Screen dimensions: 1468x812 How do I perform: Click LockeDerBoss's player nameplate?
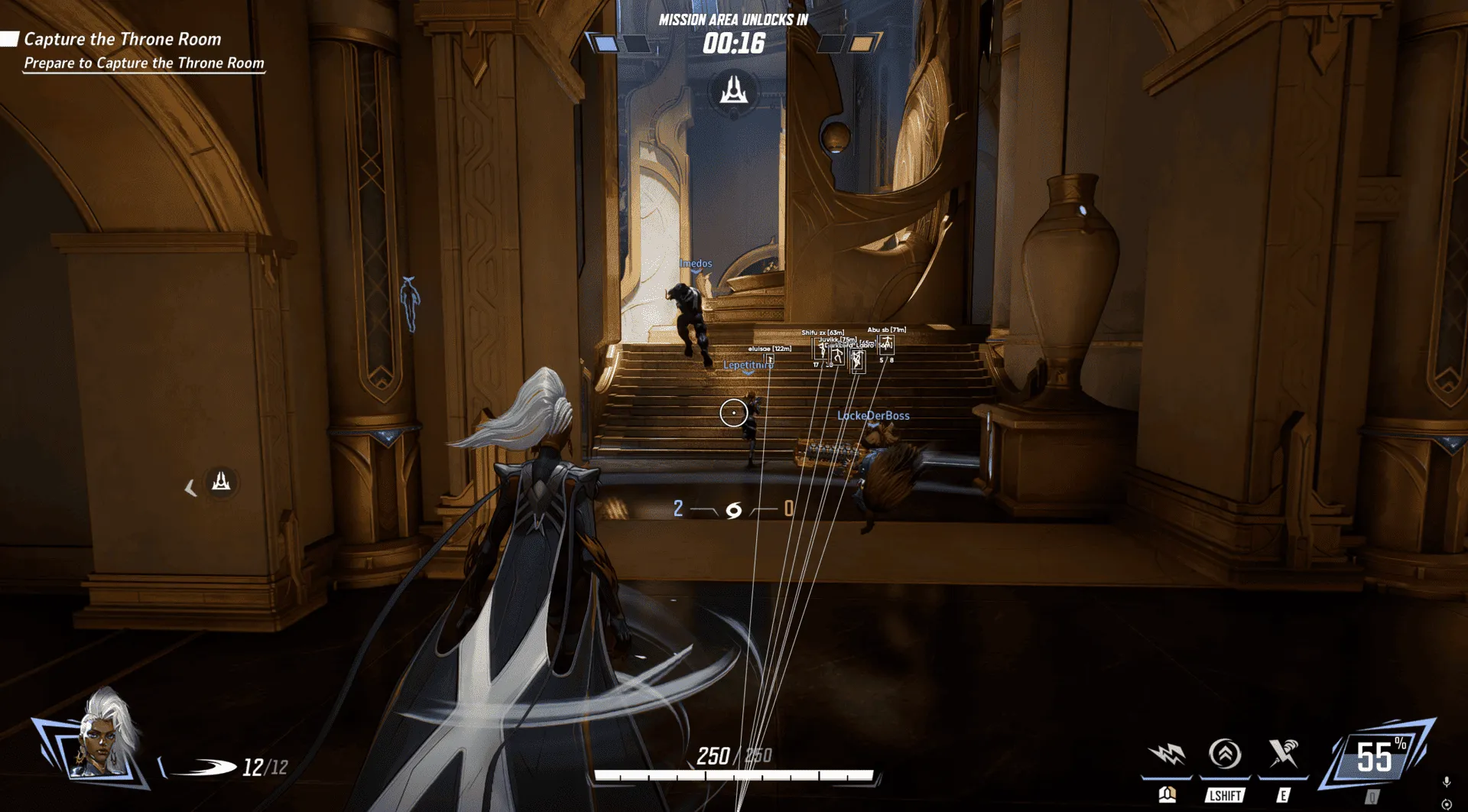(x=874, y=416)
